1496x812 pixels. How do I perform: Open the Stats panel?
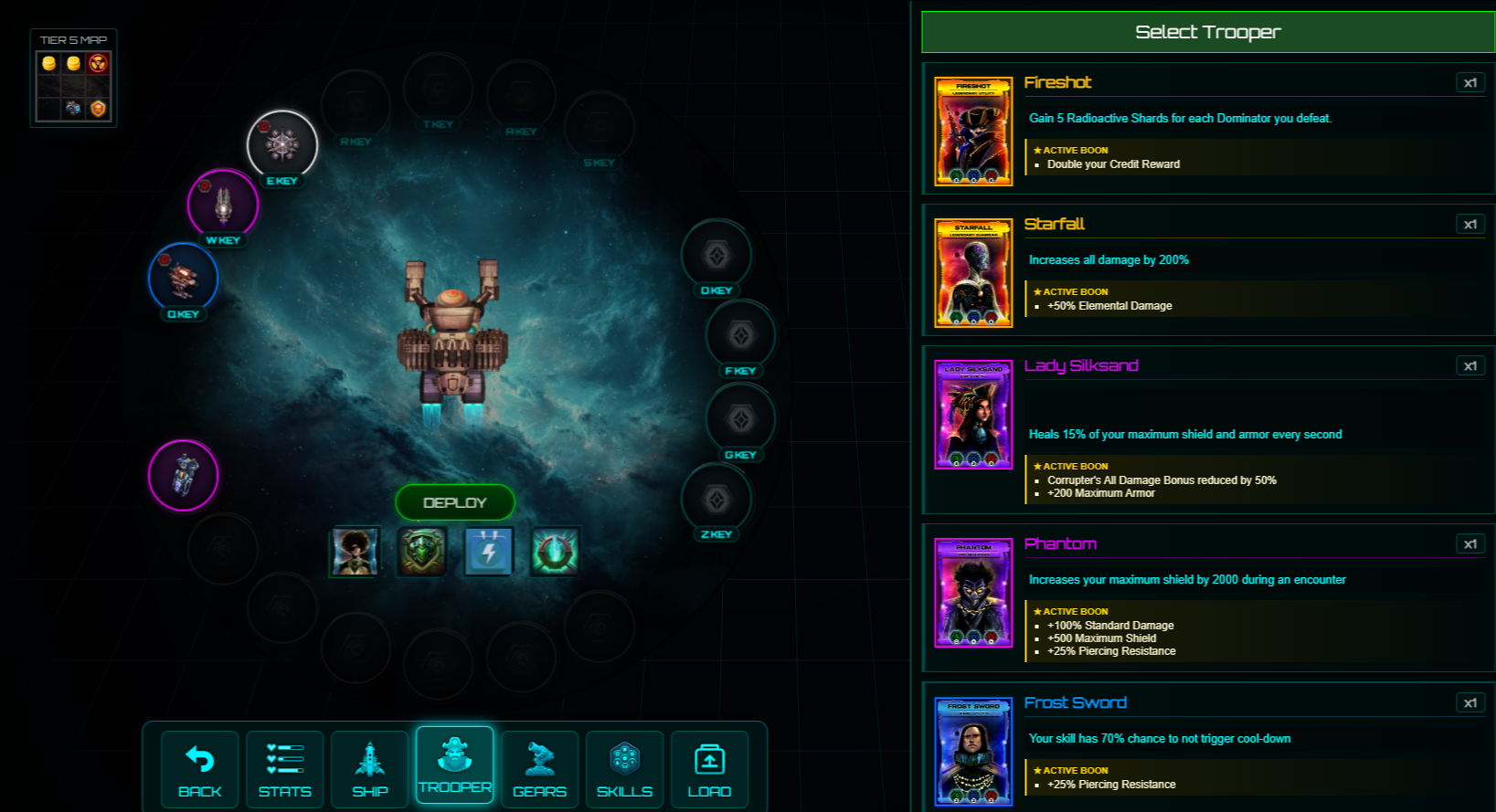coord(285,769)
